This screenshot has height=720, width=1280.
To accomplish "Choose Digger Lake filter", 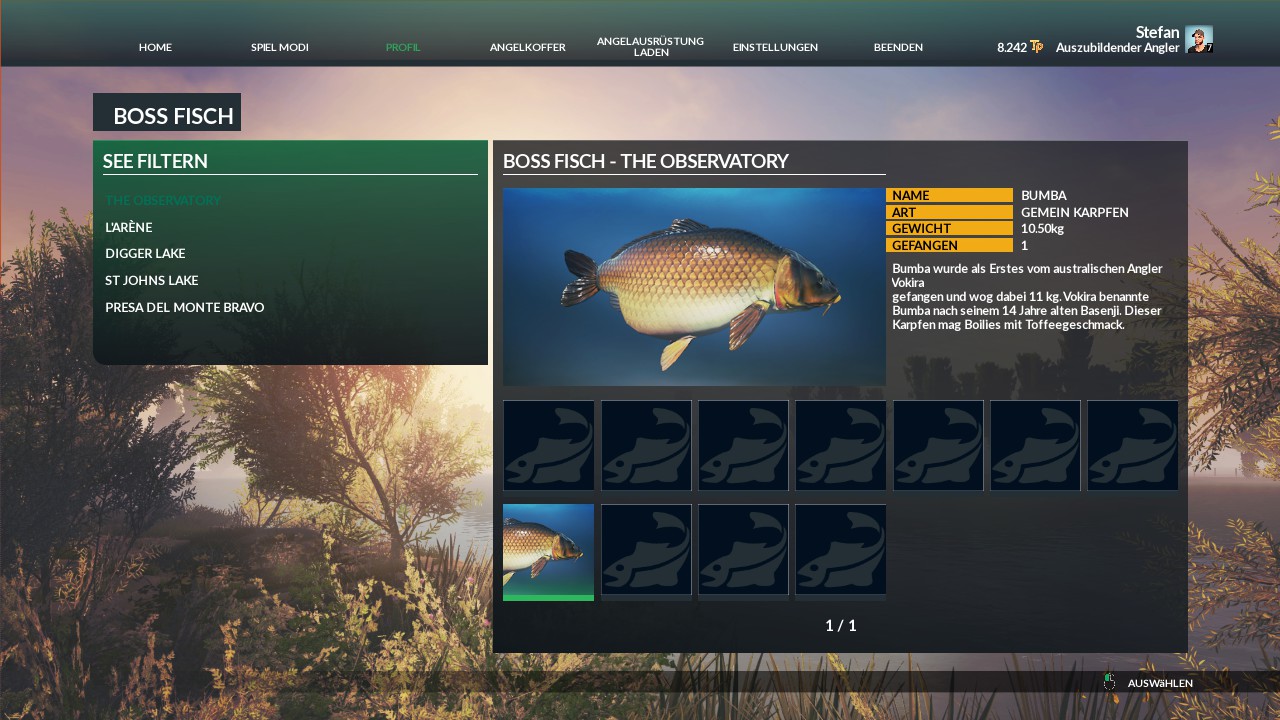I will tap(145, 254).
